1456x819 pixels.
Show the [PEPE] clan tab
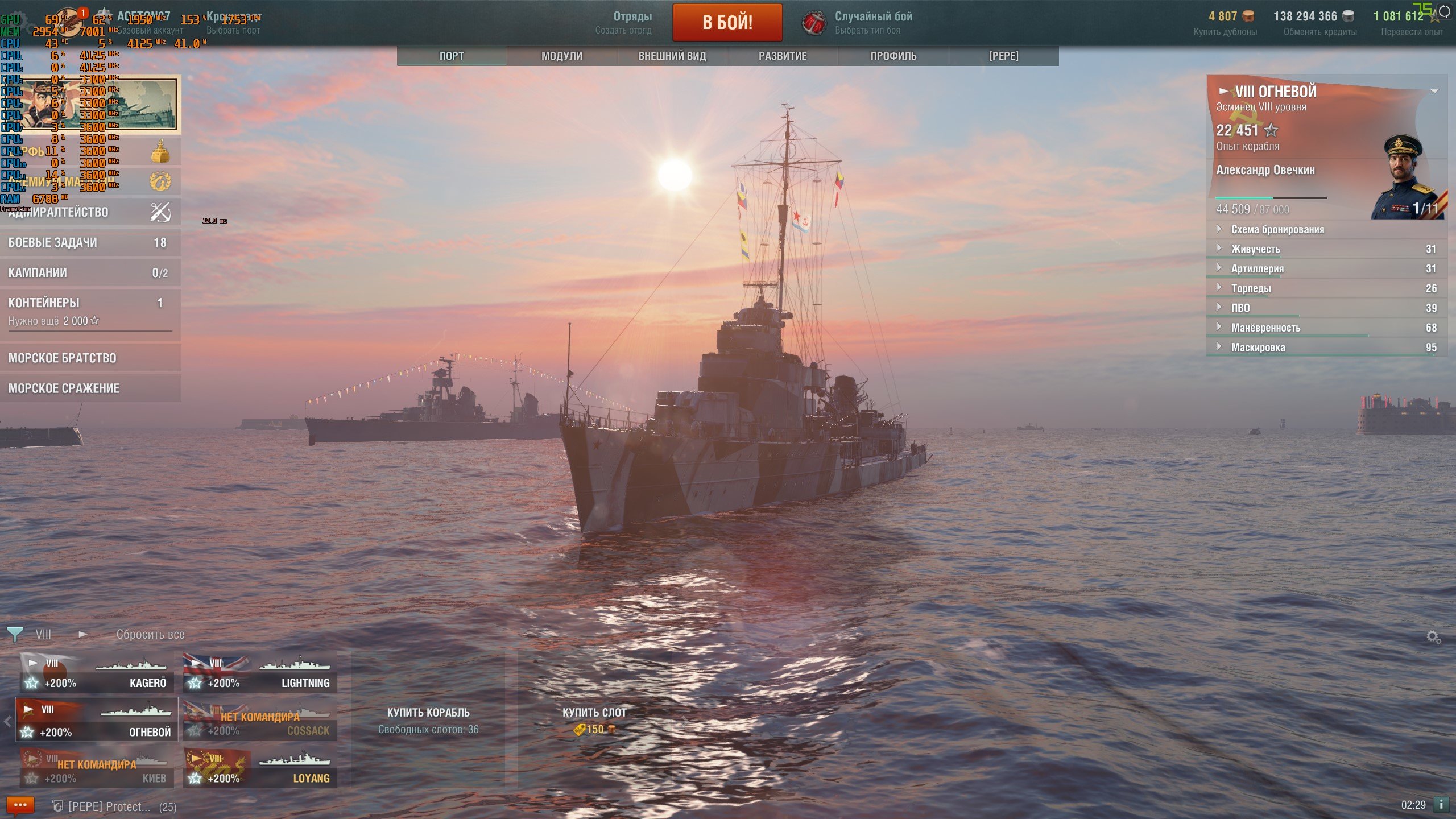(x=1003, y=56)
